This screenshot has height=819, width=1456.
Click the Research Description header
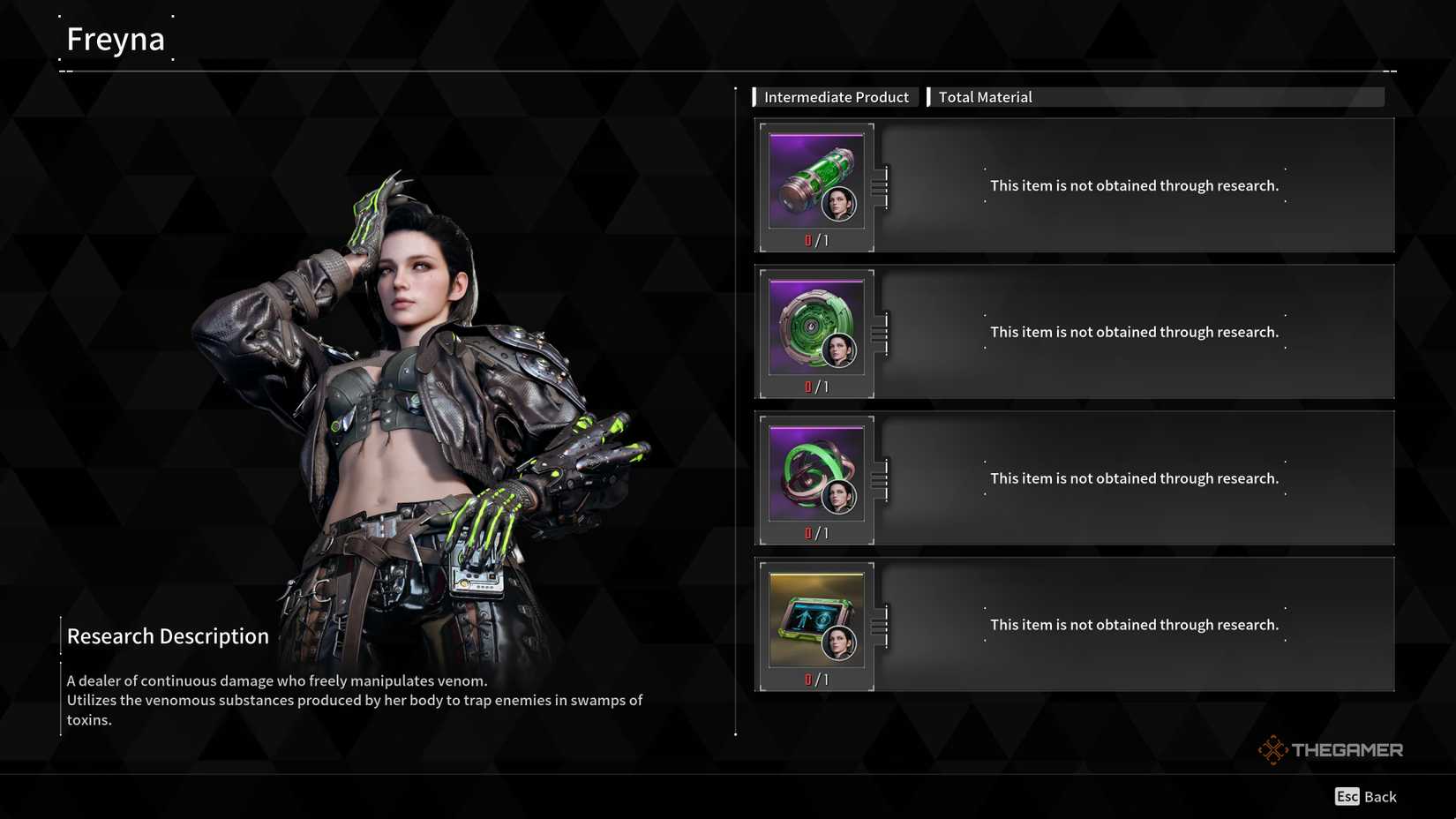point(168,635)
